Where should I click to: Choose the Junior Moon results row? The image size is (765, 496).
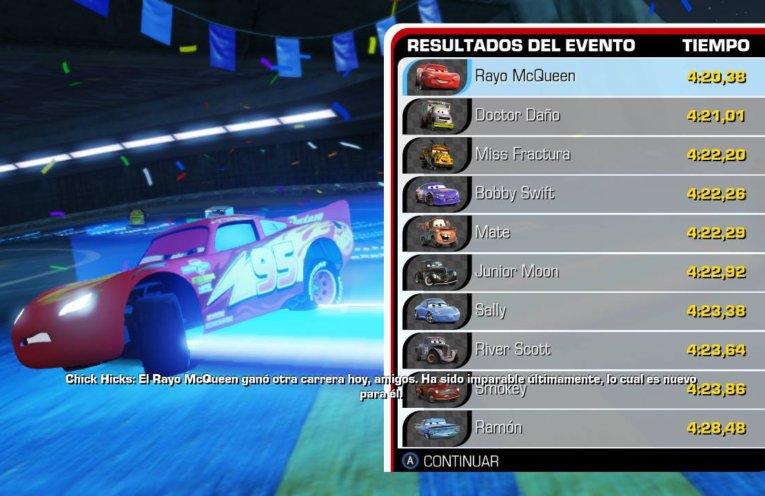coord(580,271)
